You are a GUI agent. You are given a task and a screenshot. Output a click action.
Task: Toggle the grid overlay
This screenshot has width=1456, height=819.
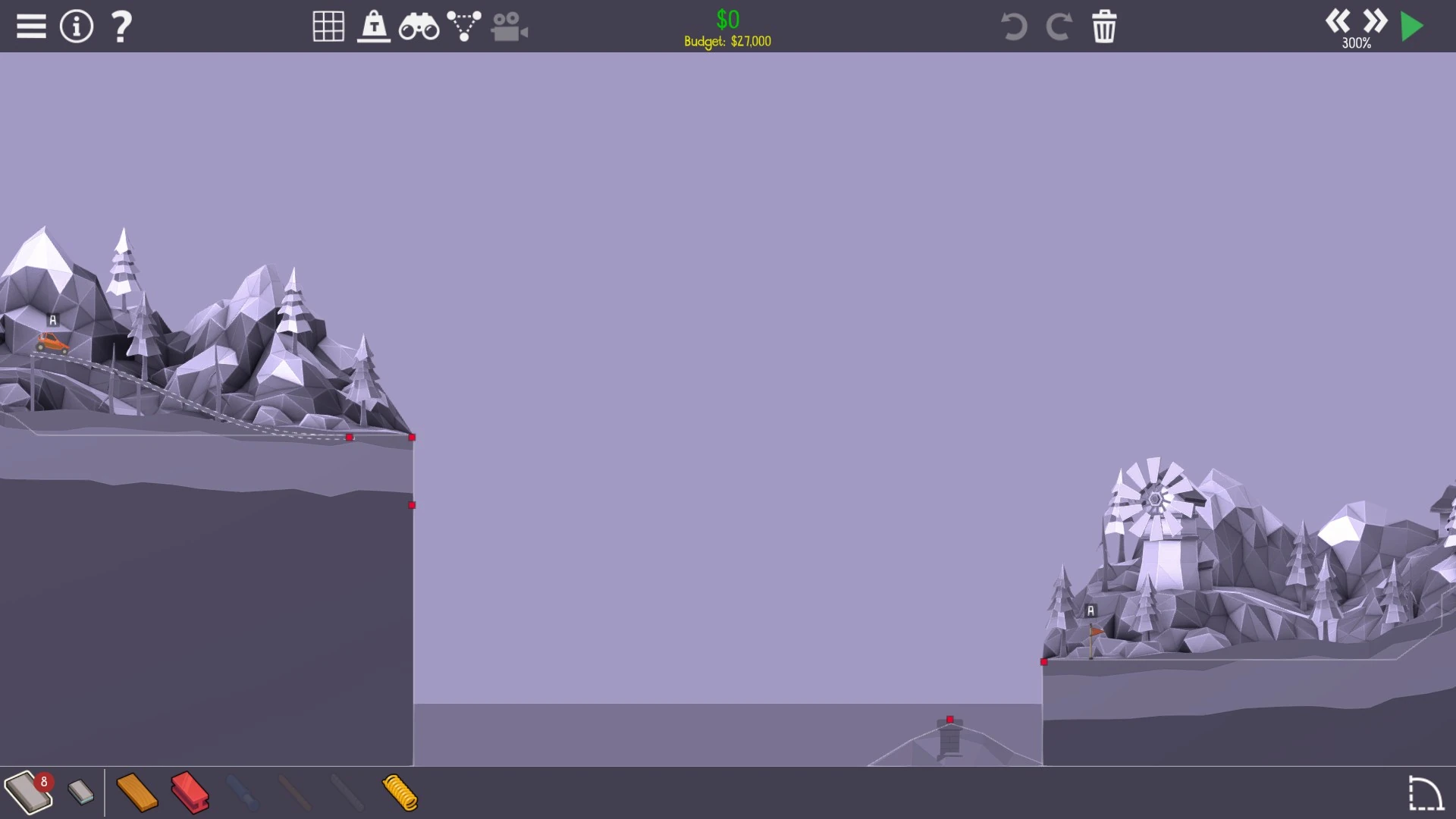pyautogui.click(x=328, y=26)
